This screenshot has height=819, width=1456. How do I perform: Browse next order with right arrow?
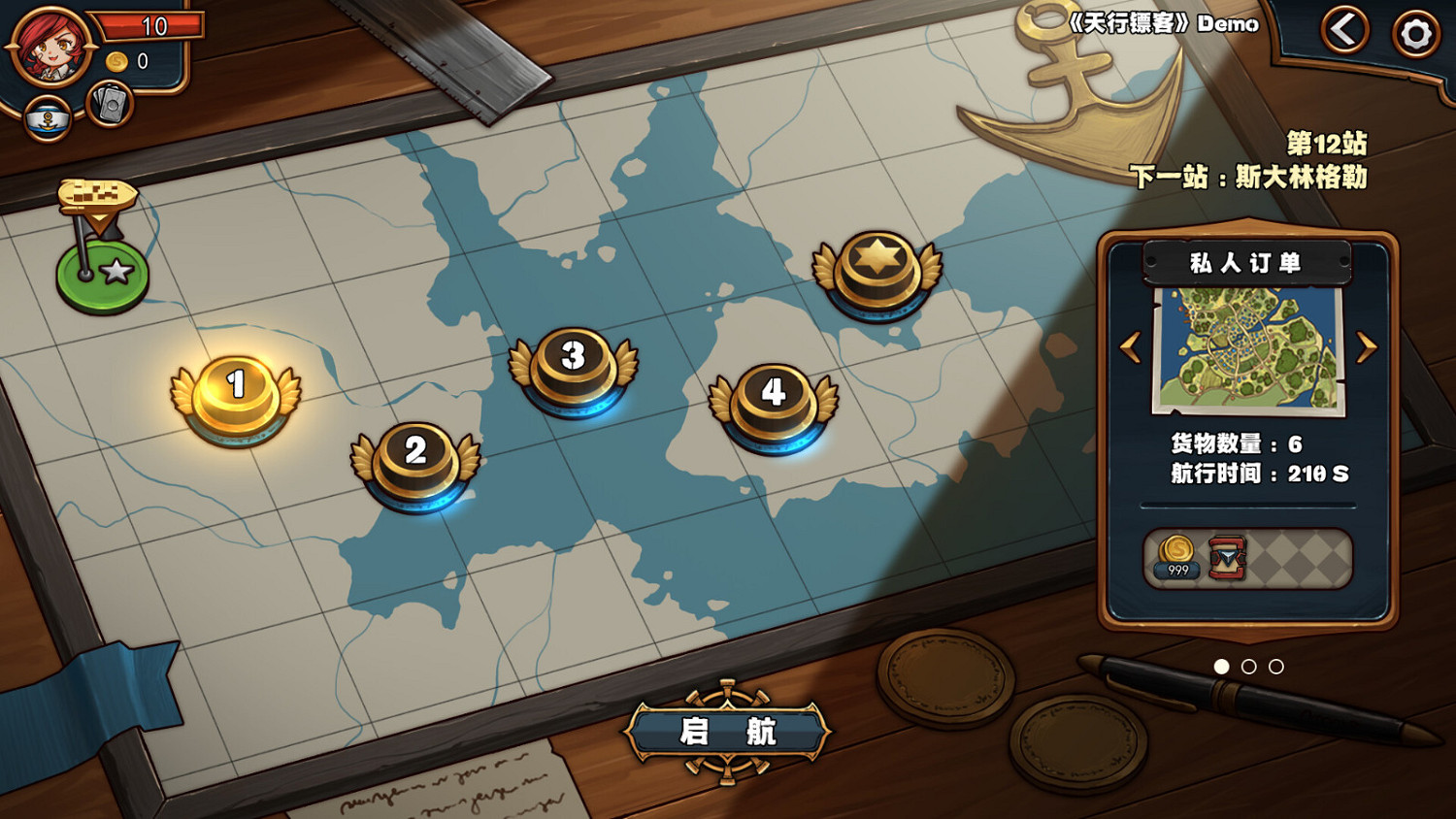pos(1367,346)
